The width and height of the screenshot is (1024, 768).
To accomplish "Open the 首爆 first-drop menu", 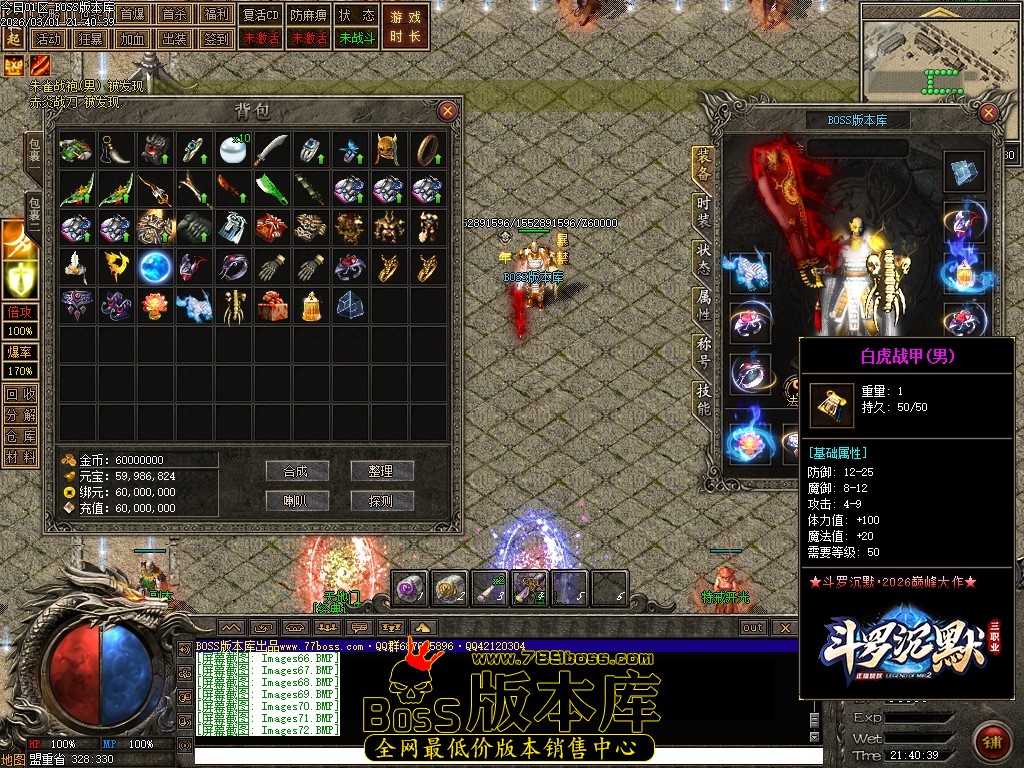I will point(131,15).
